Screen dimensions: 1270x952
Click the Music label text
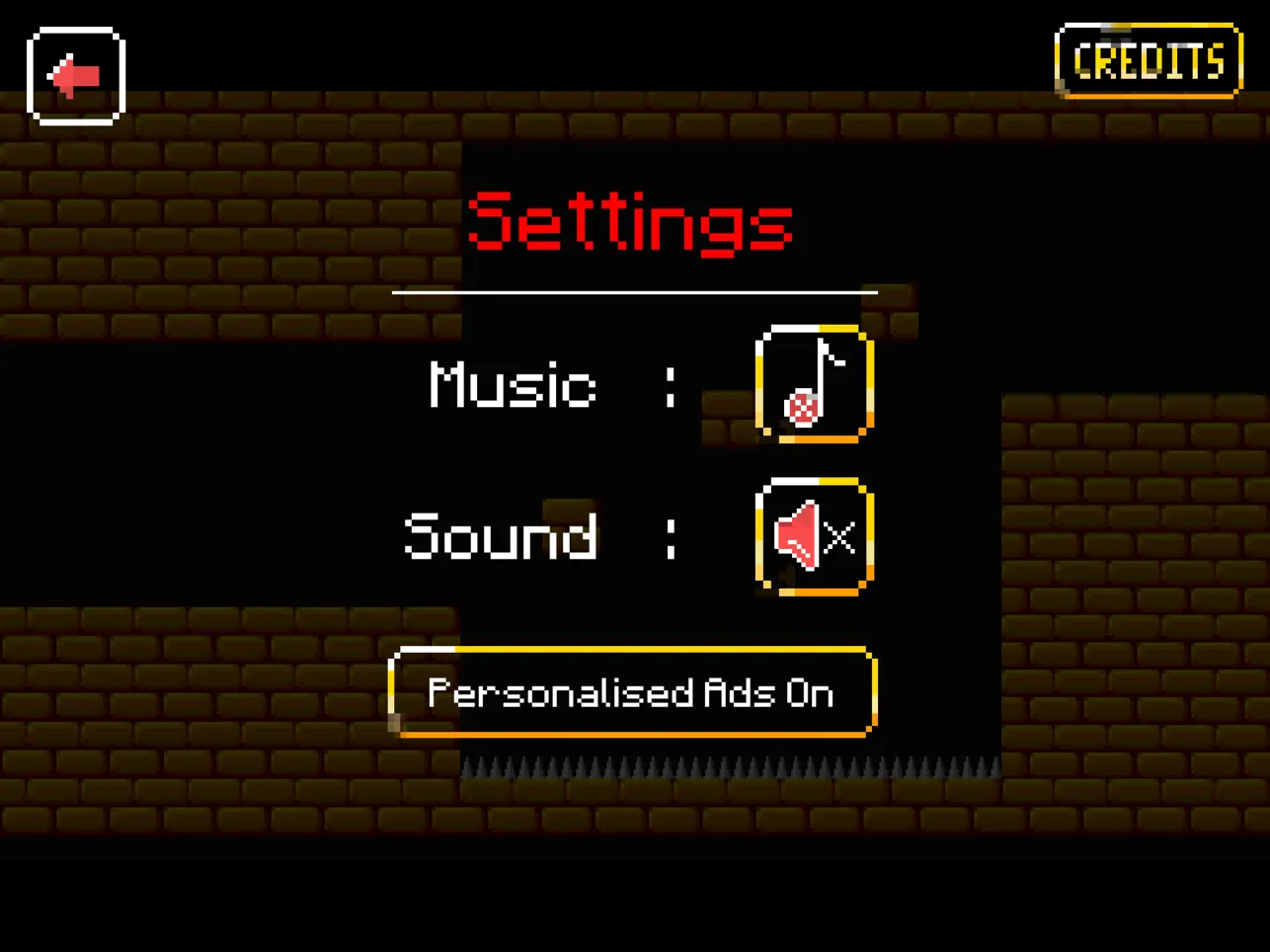coord(512,387)
